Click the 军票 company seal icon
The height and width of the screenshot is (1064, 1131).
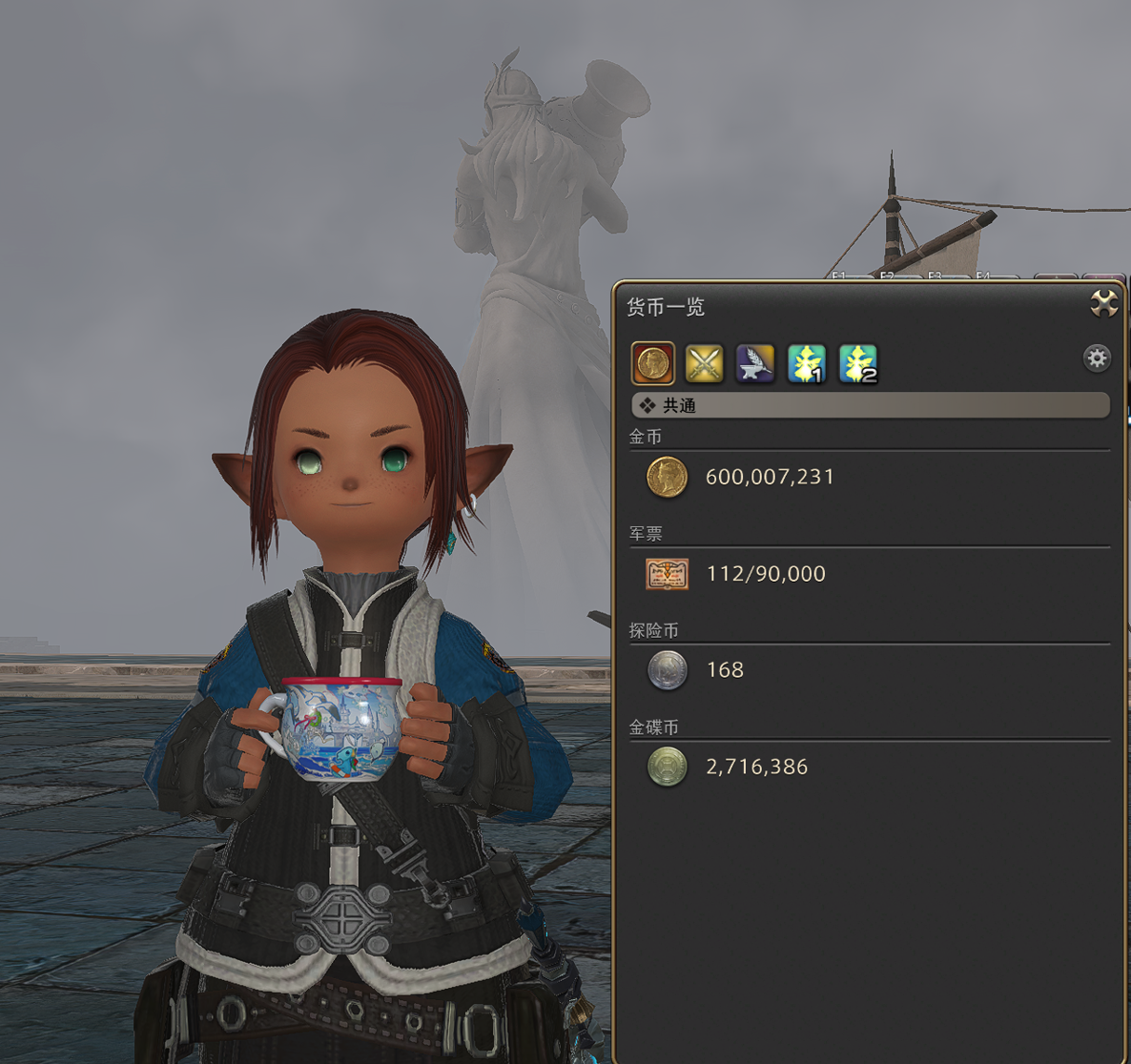[x=667, y=574]
